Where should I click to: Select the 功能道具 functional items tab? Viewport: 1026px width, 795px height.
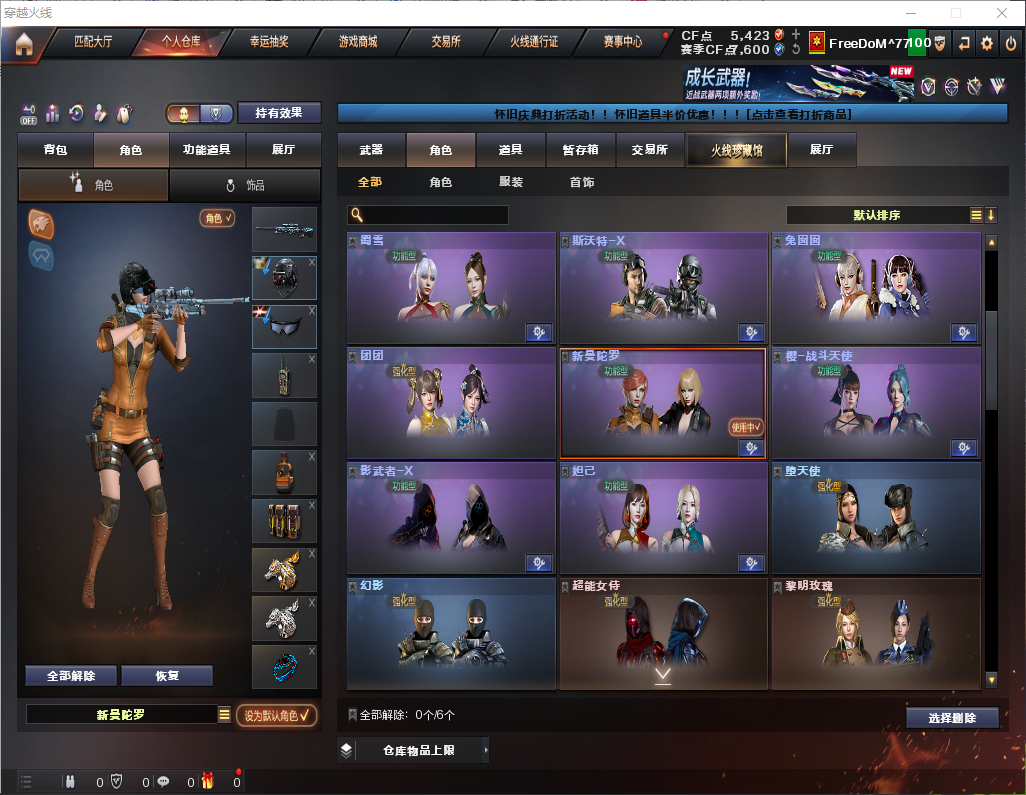pyautogui.click(x=207, y=150)
